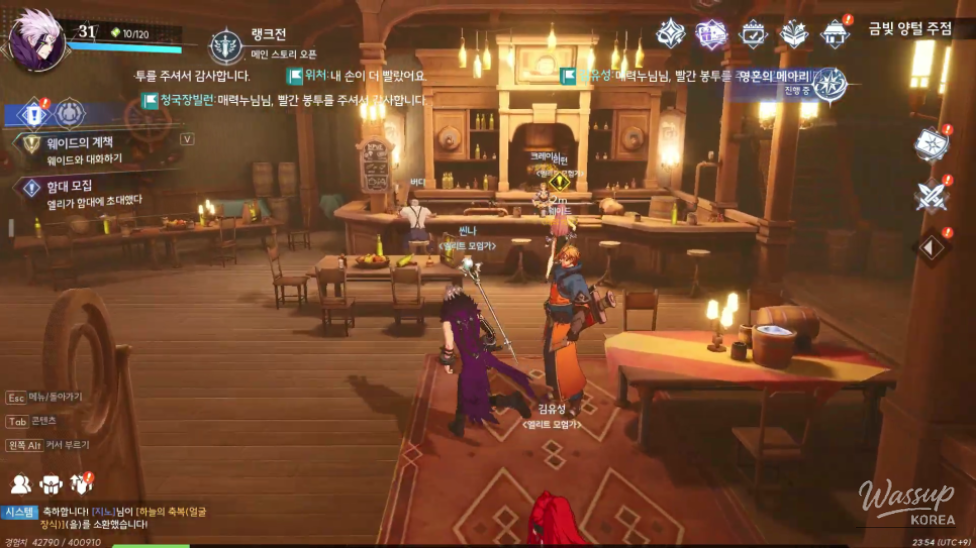Open the crossed swords battle icon

[x=931, y=195]
